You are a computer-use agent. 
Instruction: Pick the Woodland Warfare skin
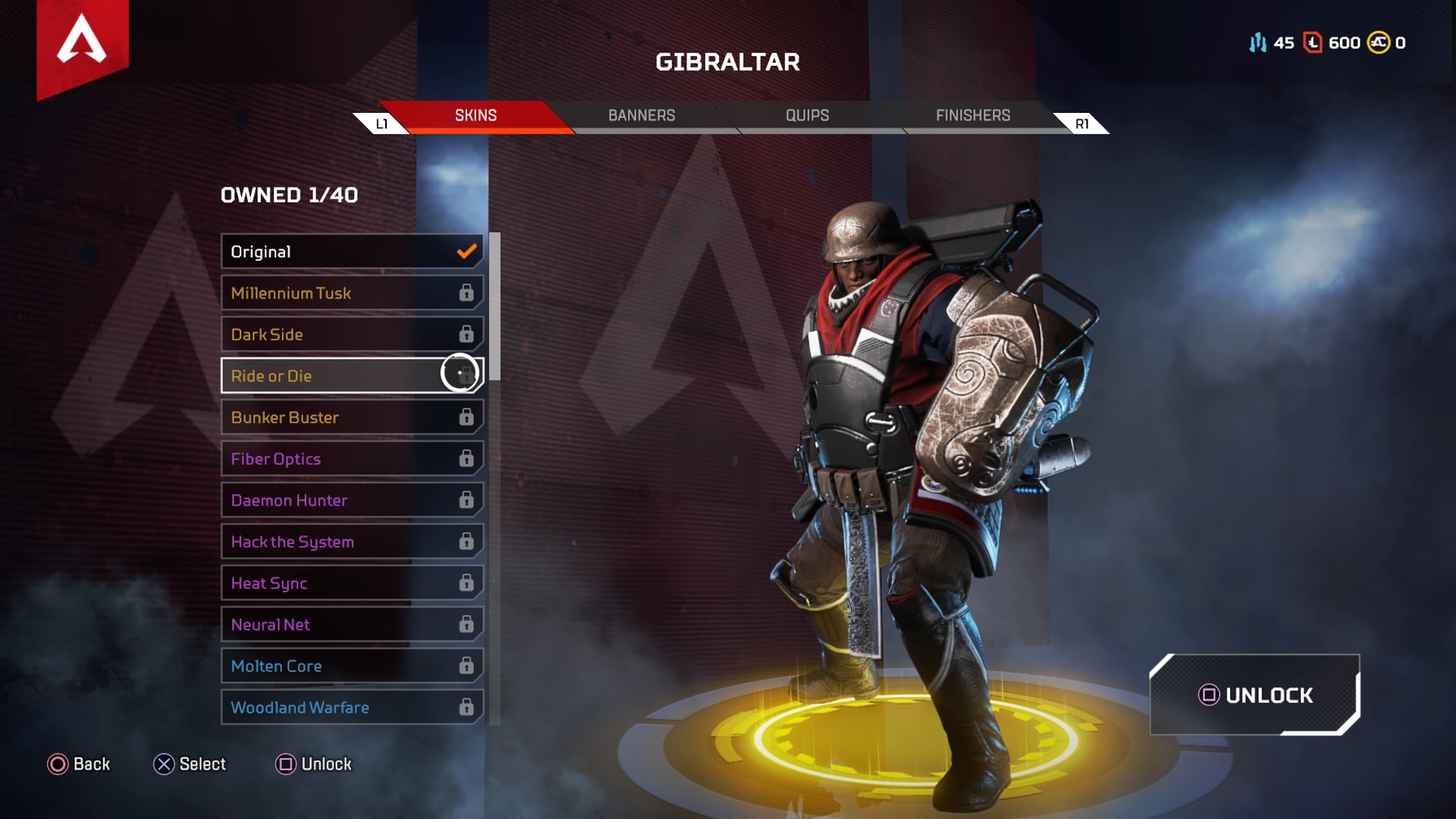(352, 708)
